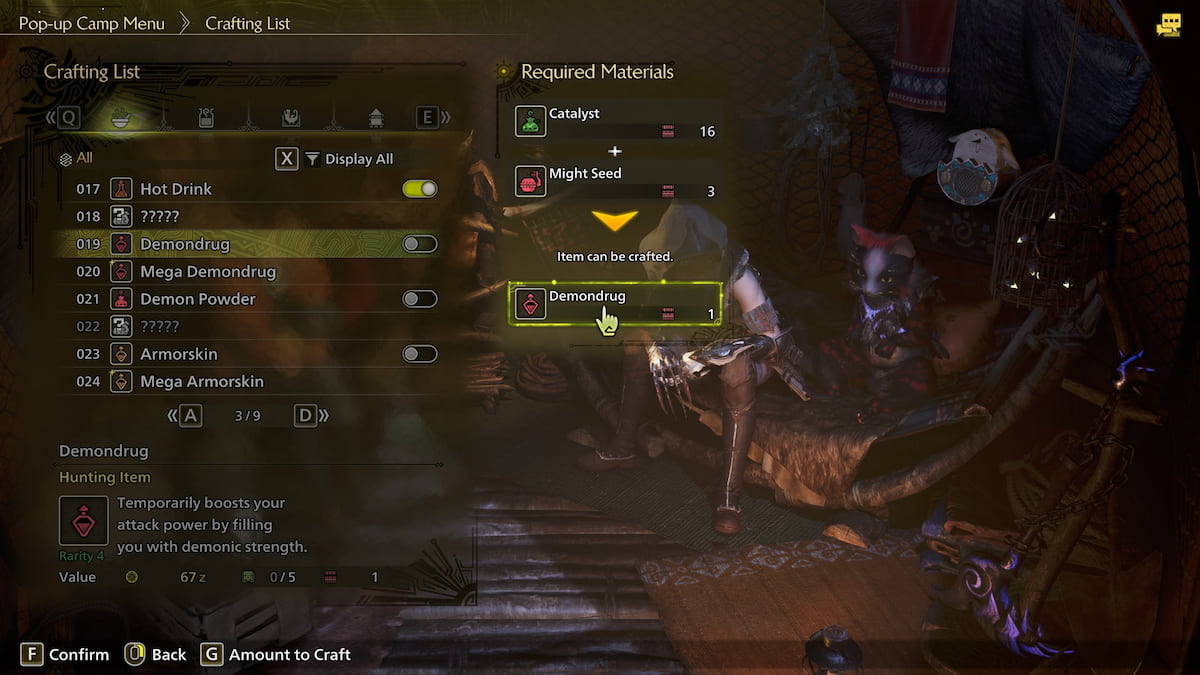Viewport: 1200px width, 675px height.
Task: Select the unknown ????? recipe numbered 018
Action: tap(160, 216)
